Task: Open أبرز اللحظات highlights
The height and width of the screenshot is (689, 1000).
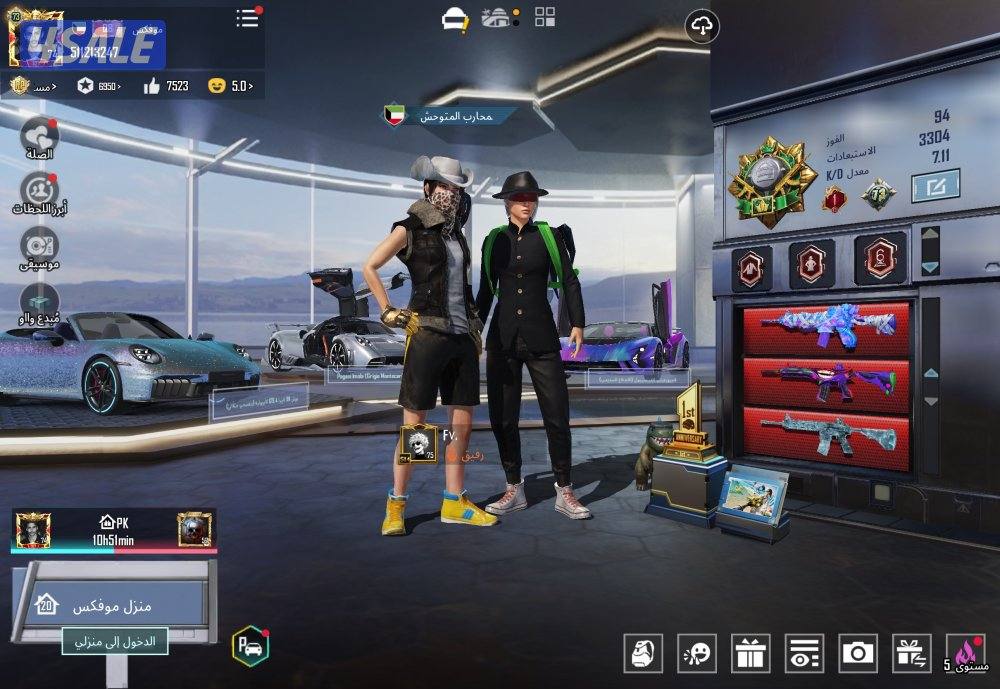Action: pyautogui.click(x=39, y=192)
